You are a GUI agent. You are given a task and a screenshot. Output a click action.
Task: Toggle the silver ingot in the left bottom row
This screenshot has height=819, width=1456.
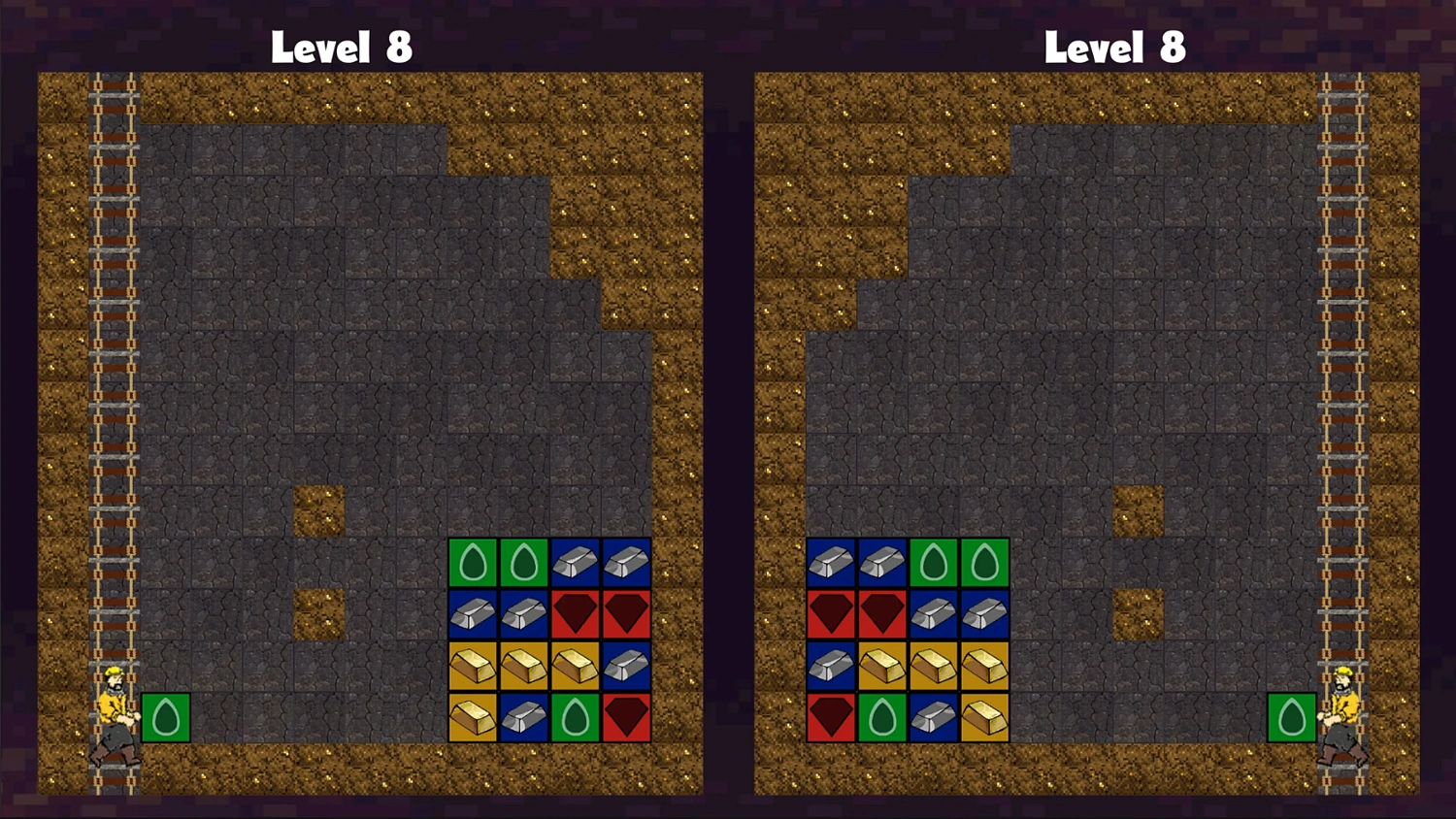[x=524, y=716]
